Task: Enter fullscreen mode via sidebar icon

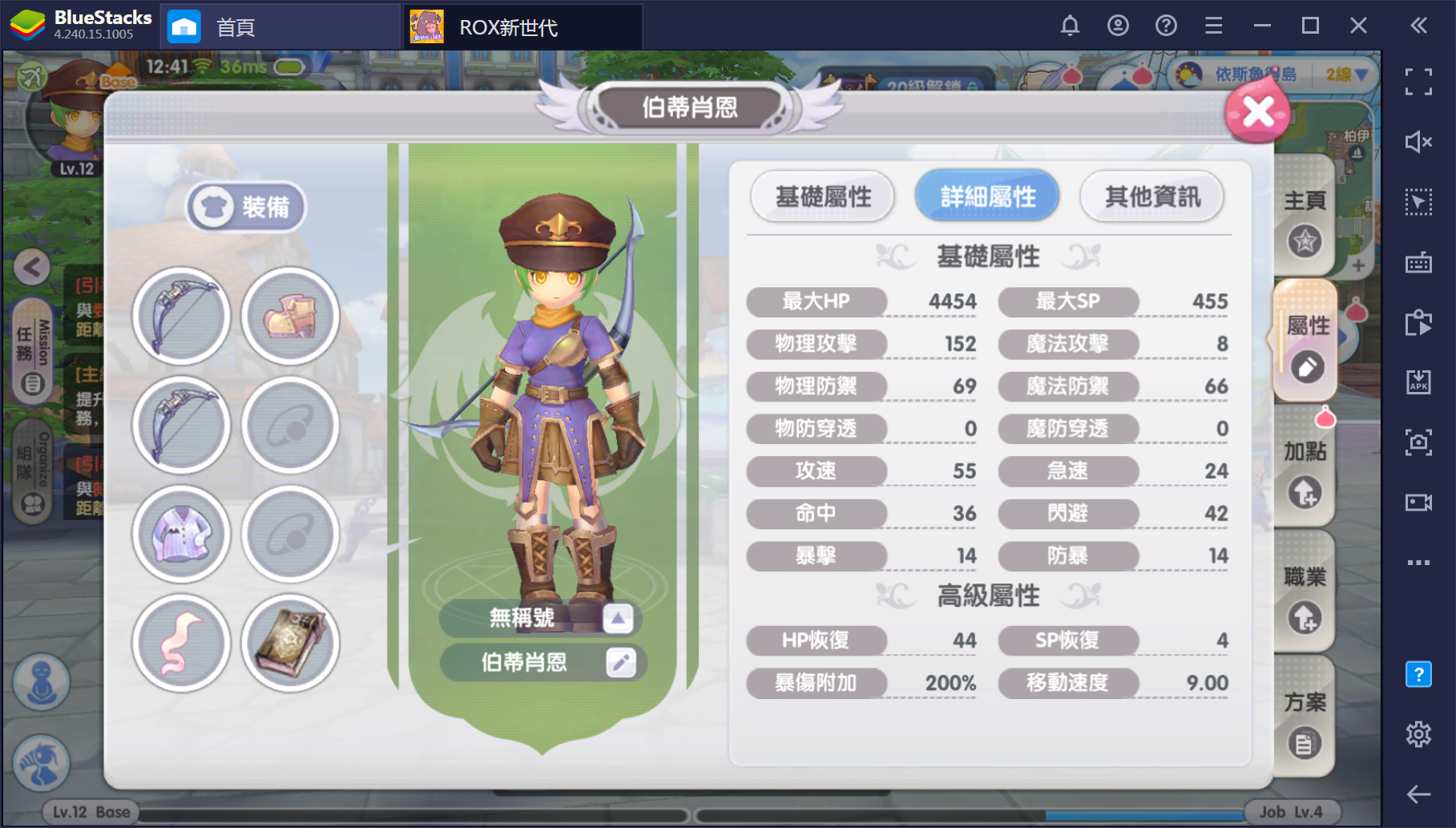Action: (x=1419, y=80)
